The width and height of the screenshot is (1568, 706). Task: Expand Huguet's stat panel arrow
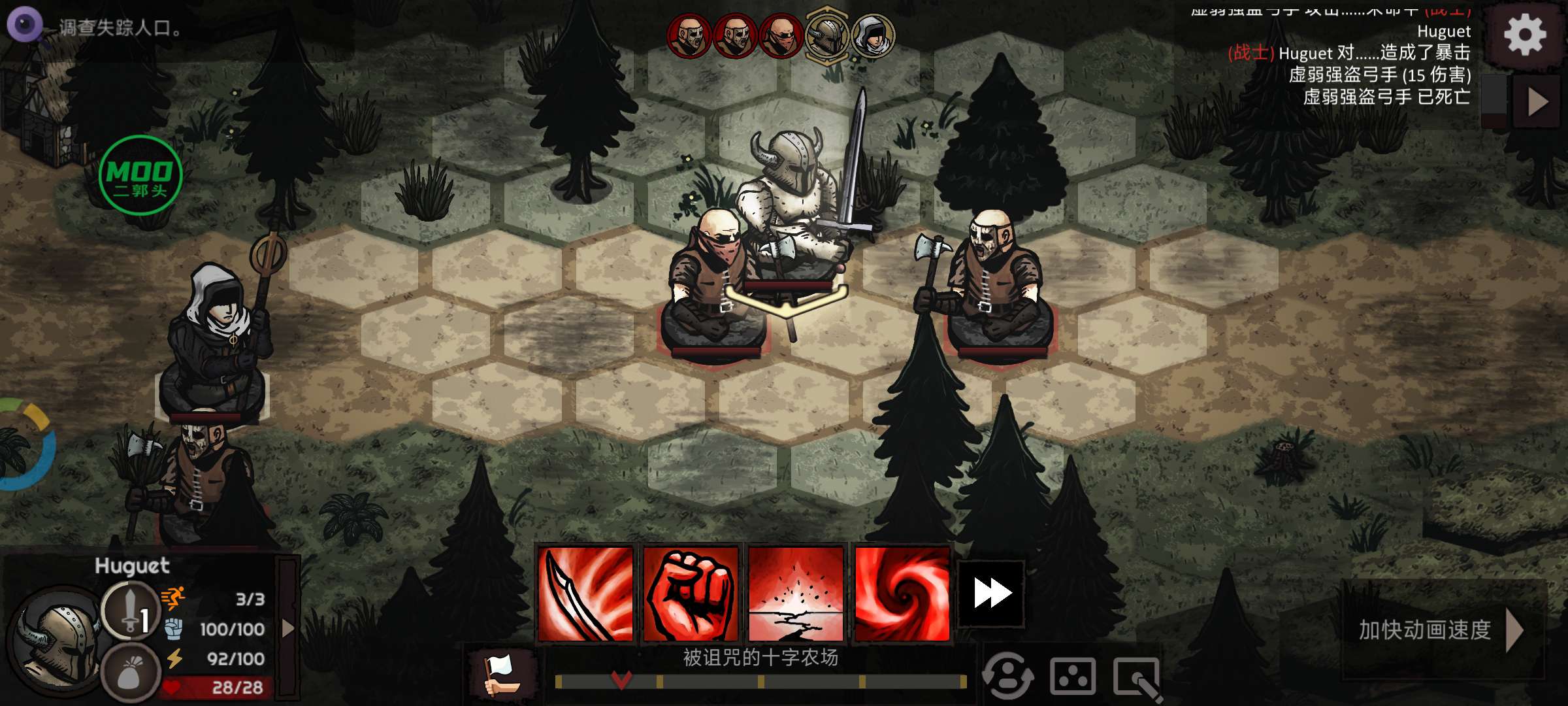(287, 629)
